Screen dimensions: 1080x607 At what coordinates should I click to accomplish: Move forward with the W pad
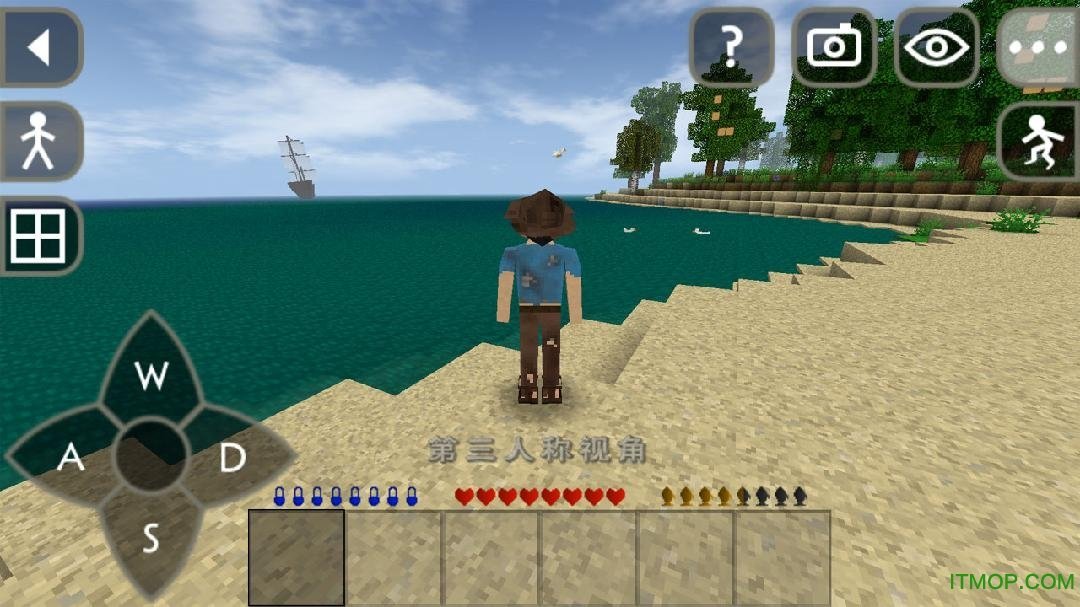[x=152, y=376]
